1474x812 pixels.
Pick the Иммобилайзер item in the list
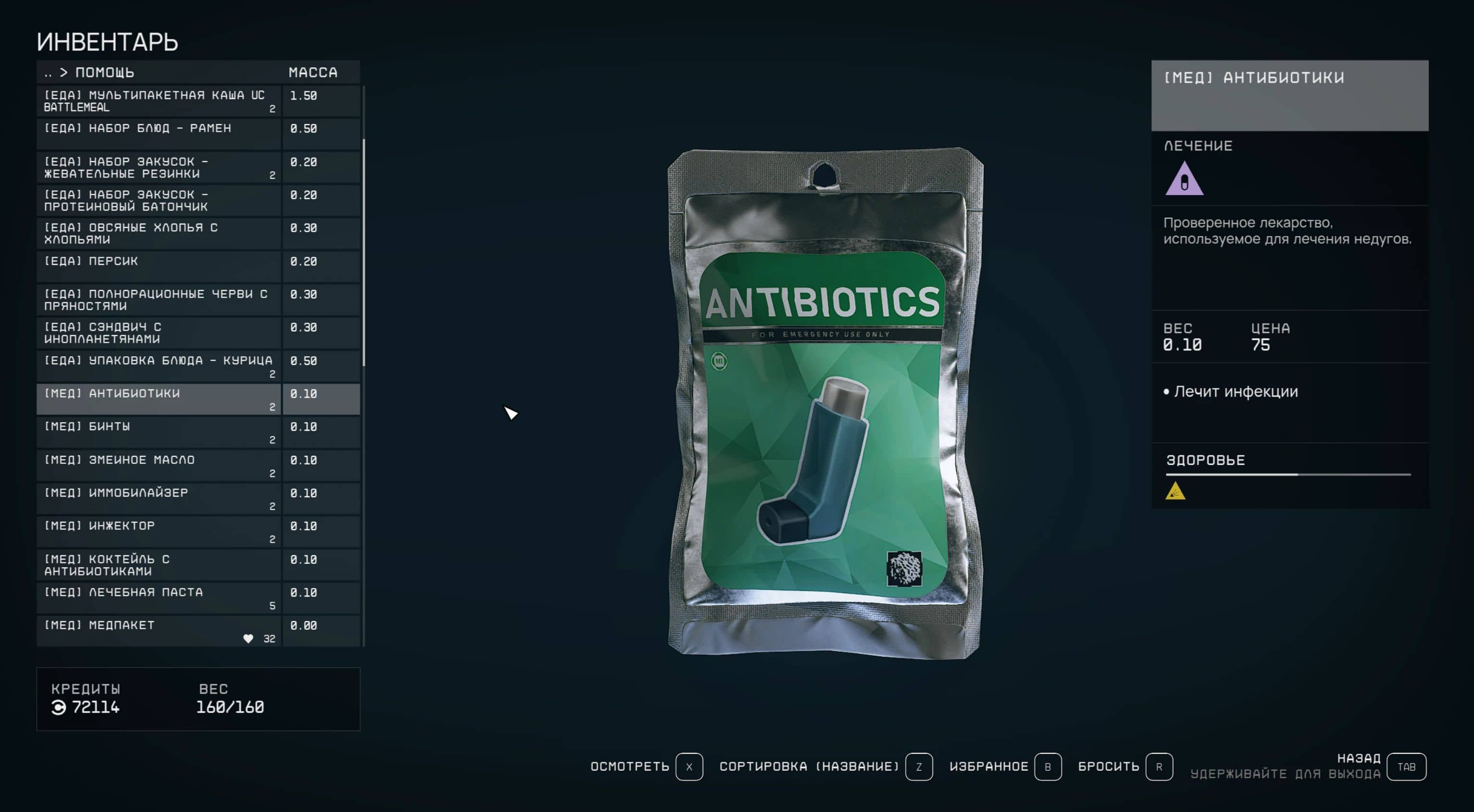pos(159,498)
